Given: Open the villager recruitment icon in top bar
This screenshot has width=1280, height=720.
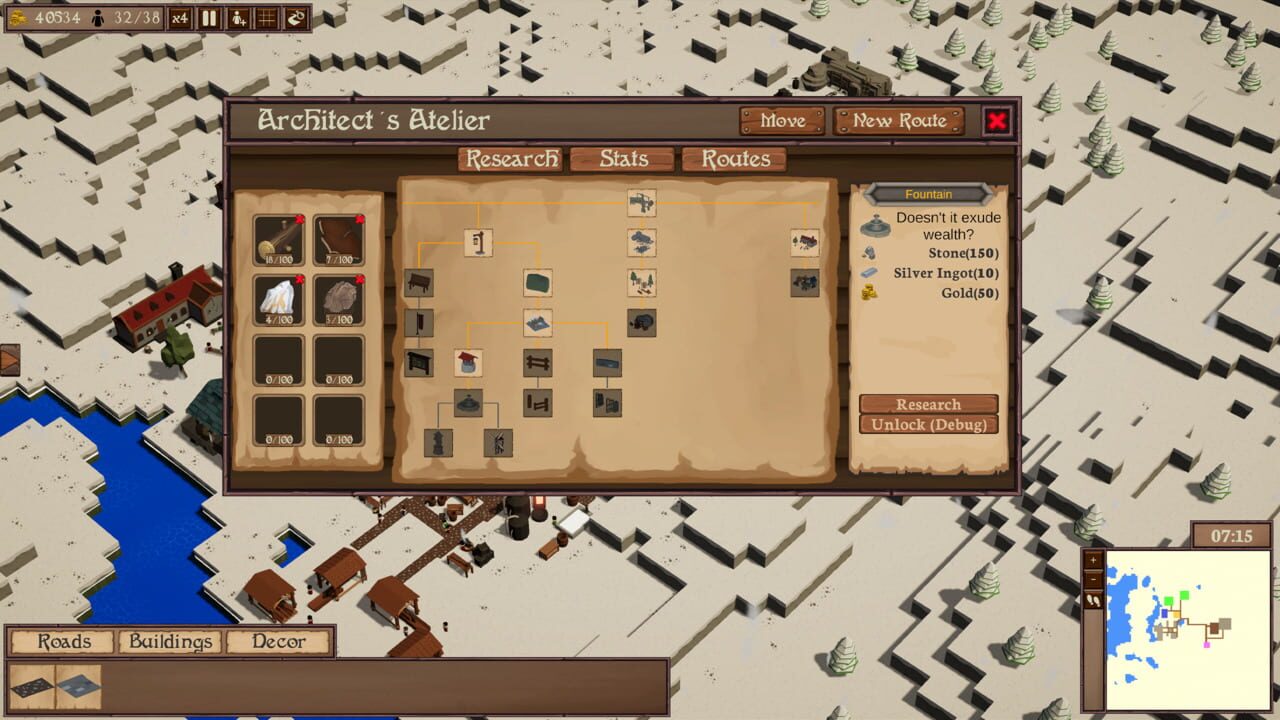Looking at the screenshot, I should 237,18.
